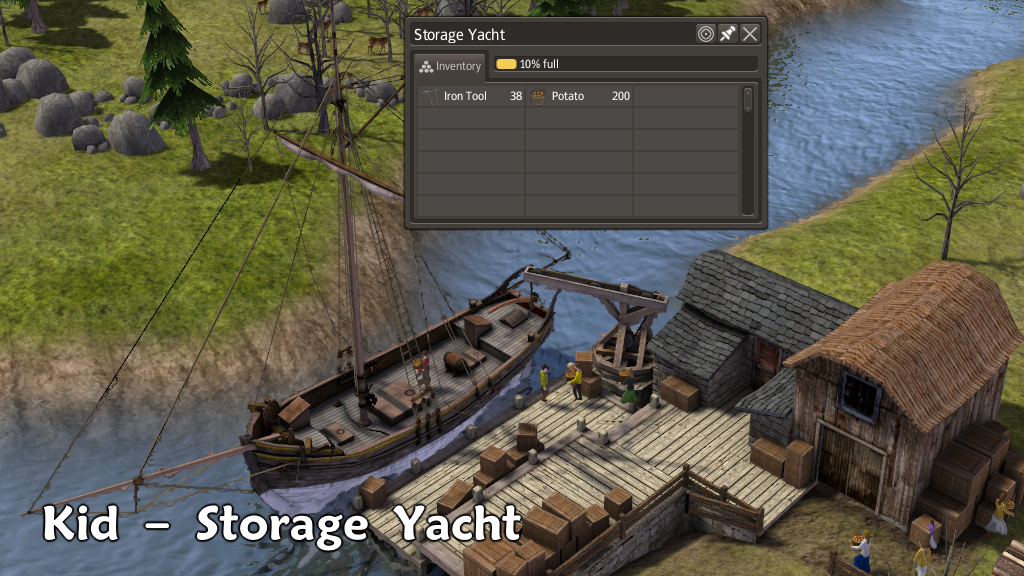Close the Storage Yacht window

(x=749, y=34)
